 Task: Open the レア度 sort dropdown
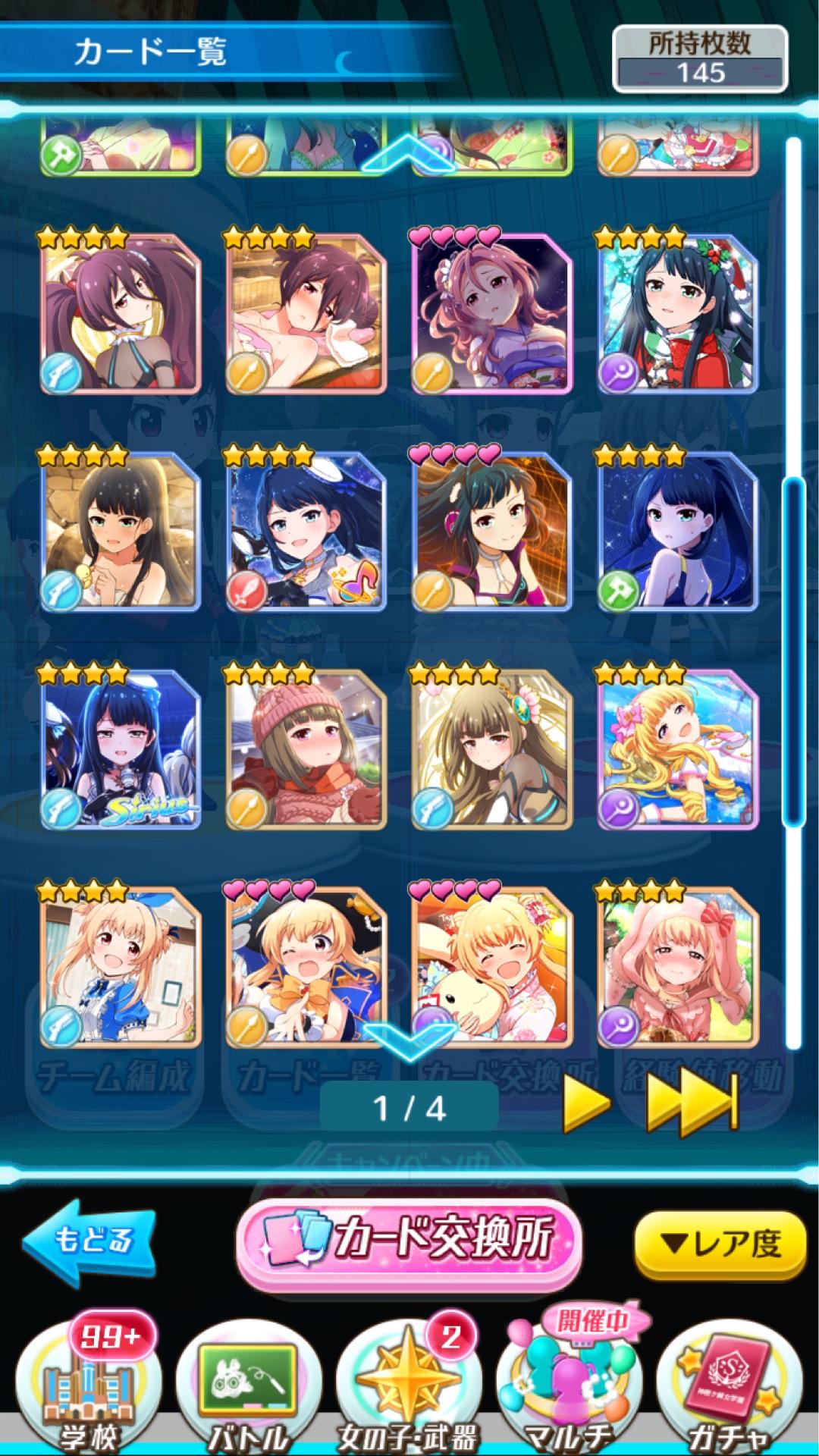(x=719, y=1244)
